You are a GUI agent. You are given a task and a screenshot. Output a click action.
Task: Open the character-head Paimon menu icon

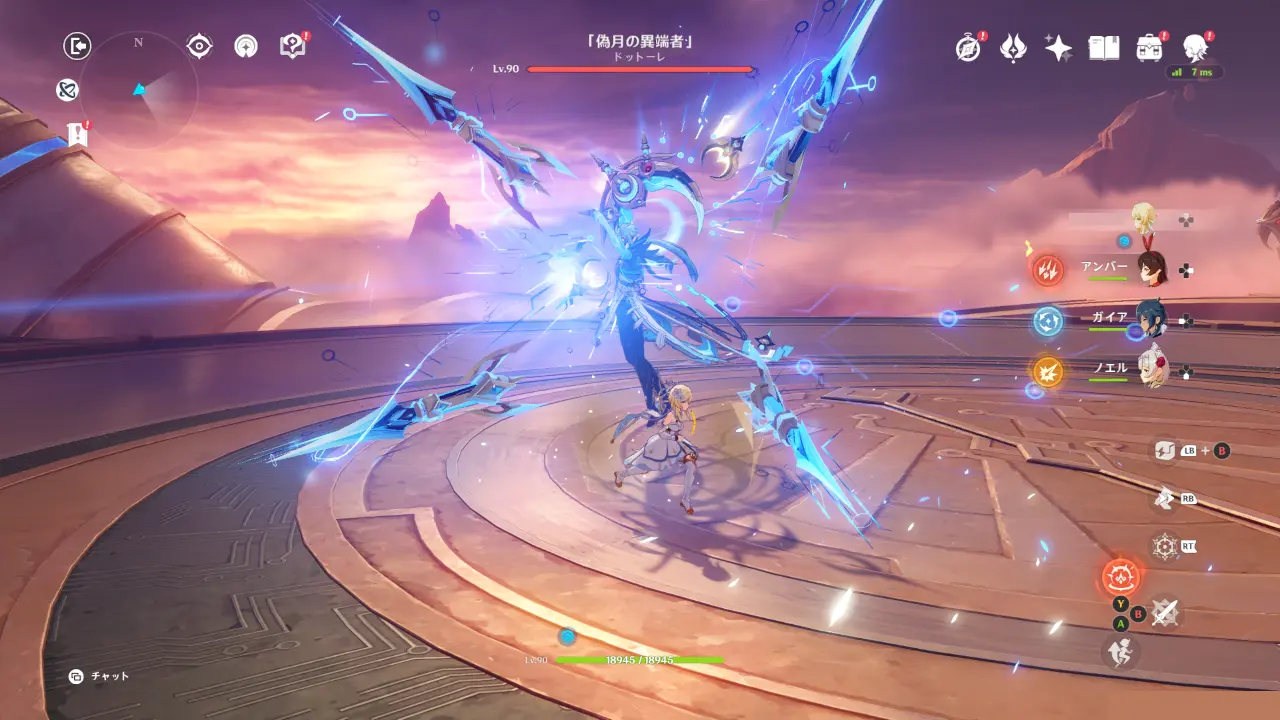tap(1194, 47)
